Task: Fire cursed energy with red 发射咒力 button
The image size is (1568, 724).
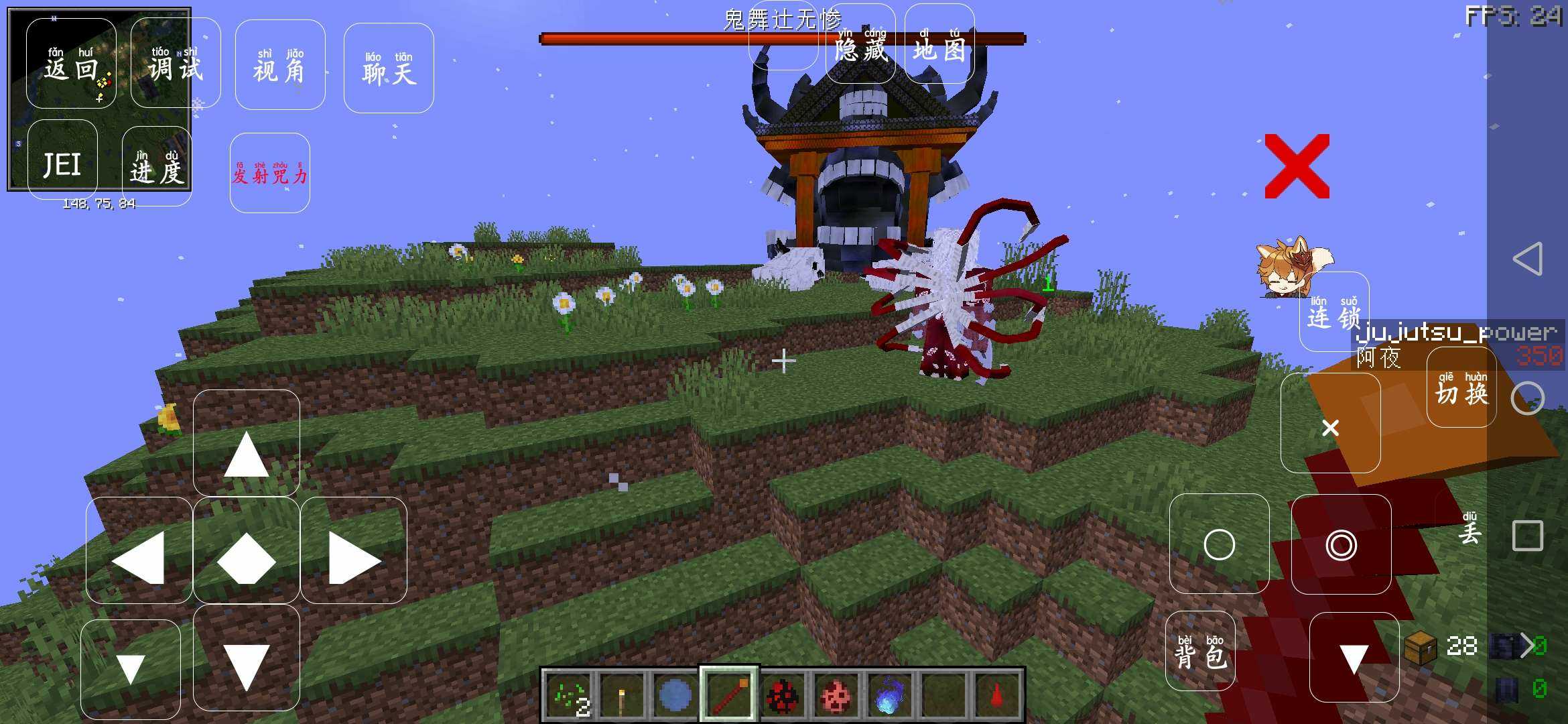Action: pos(269,173)
